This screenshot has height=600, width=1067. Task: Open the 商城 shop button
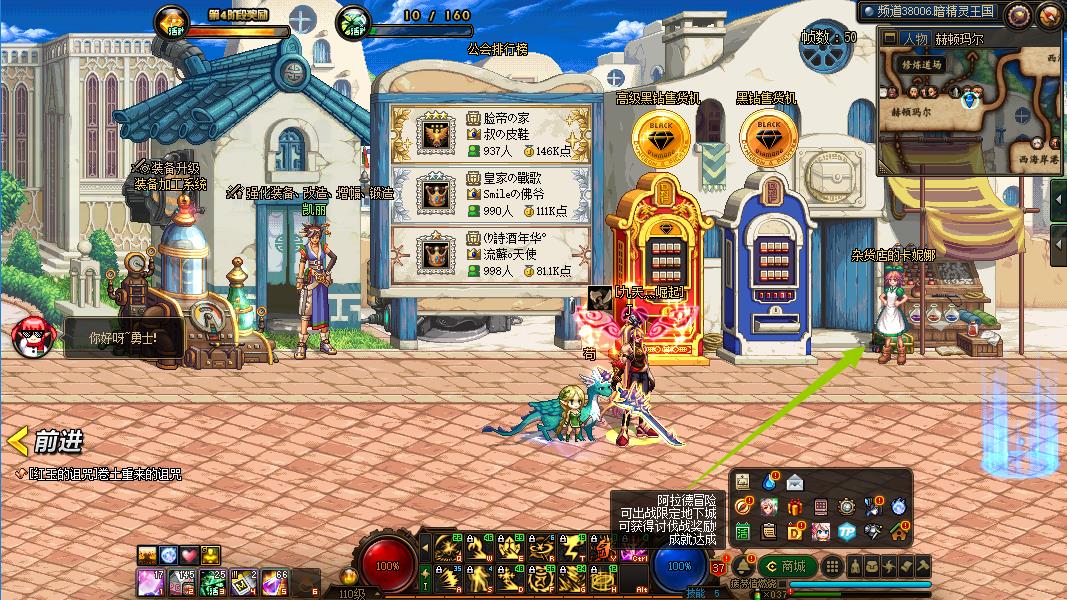point(787,567)
